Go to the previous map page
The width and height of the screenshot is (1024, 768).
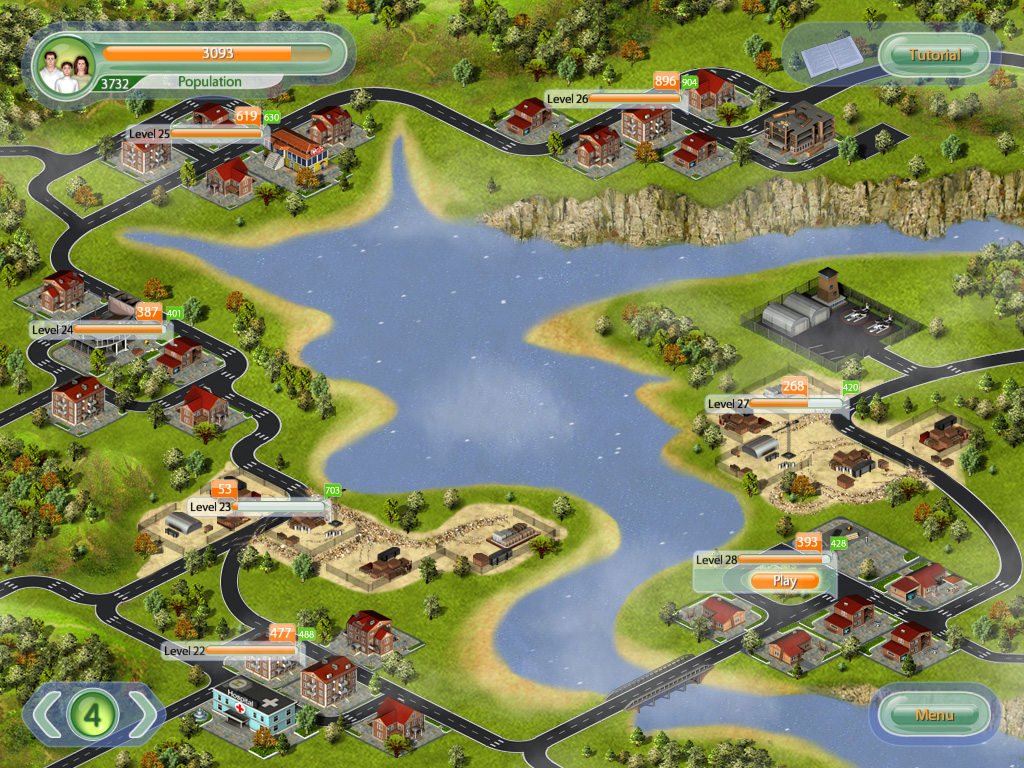click(x=47, y=714)
